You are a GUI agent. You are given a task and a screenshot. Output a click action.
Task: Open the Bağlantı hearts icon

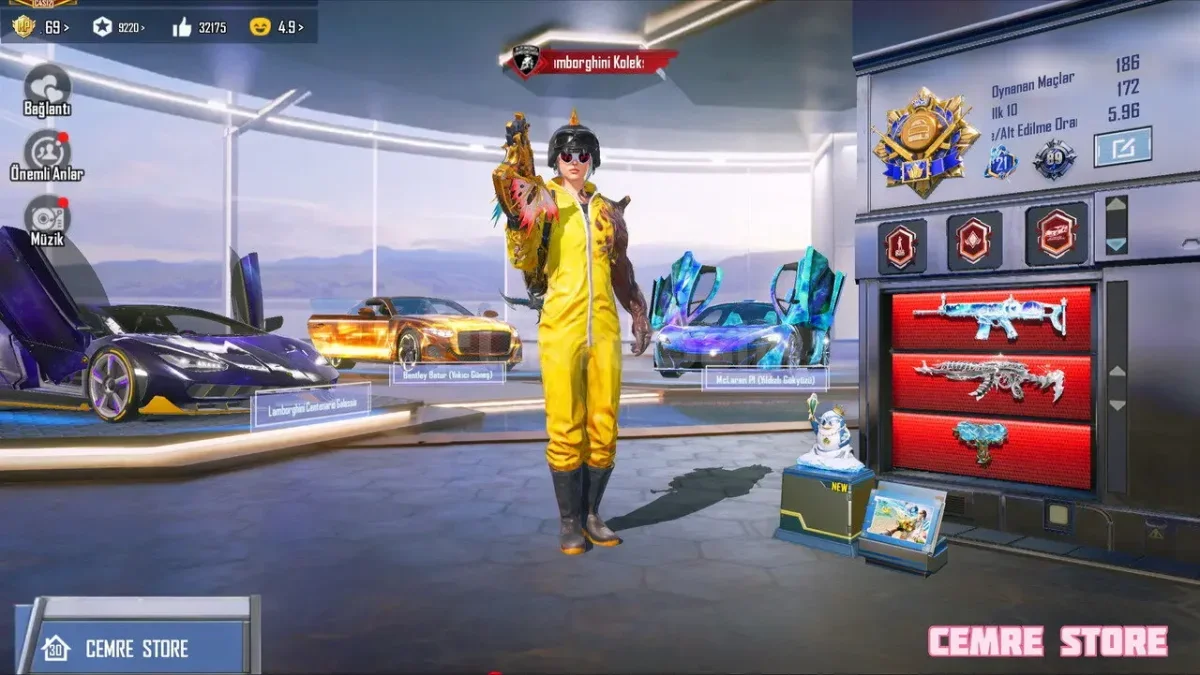[x=46, y=84]
